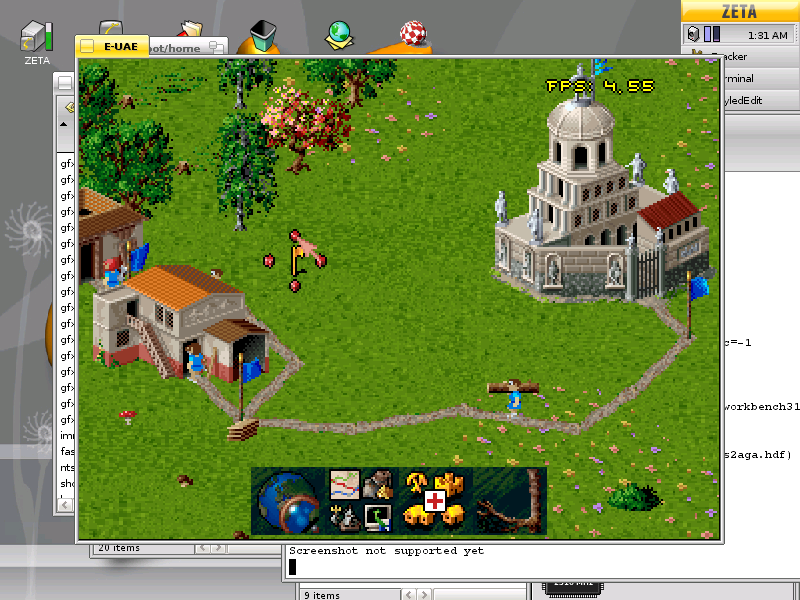Viewport: 800px width, 600px height.
Task: Open the computer monitor options icon
Action: click(x=377, y=517)
